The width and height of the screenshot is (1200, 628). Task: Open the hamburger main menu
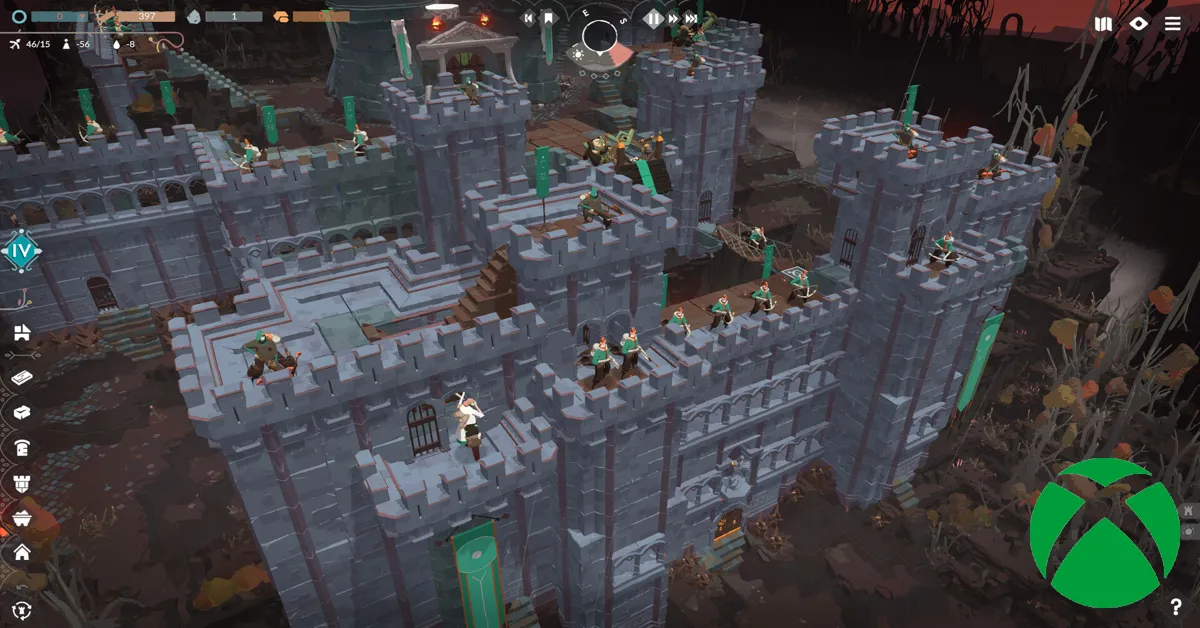[1172, 24]
